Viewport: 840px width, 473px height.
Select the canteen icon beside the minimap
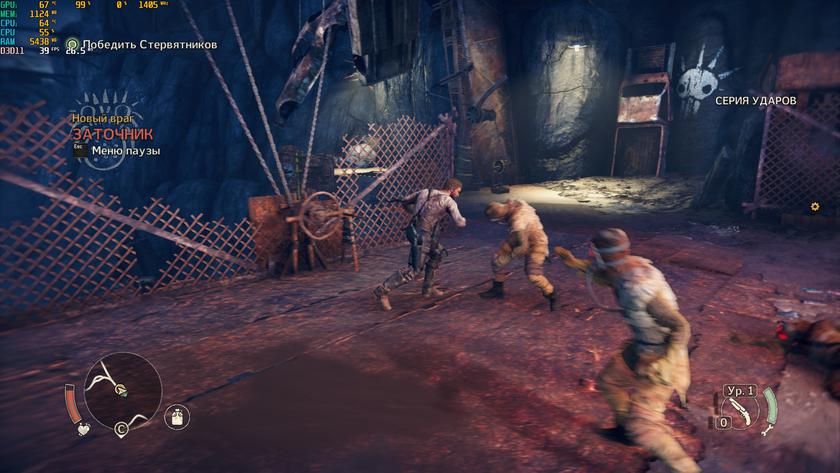pos(176,415)
